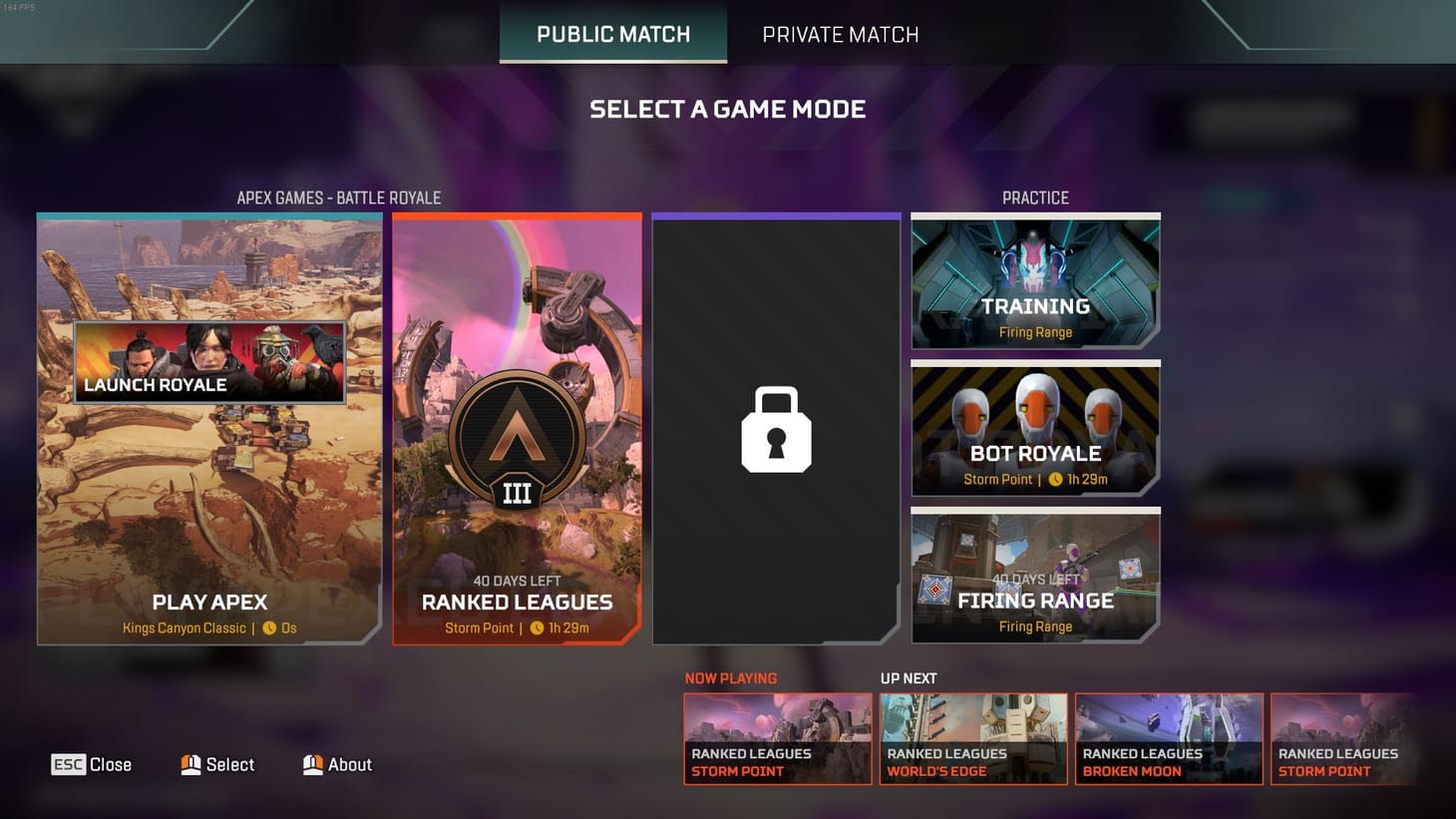Select the Bot Royale practice mode
The width and height of the screenshot is (1456, 819).
[1035, 429]
